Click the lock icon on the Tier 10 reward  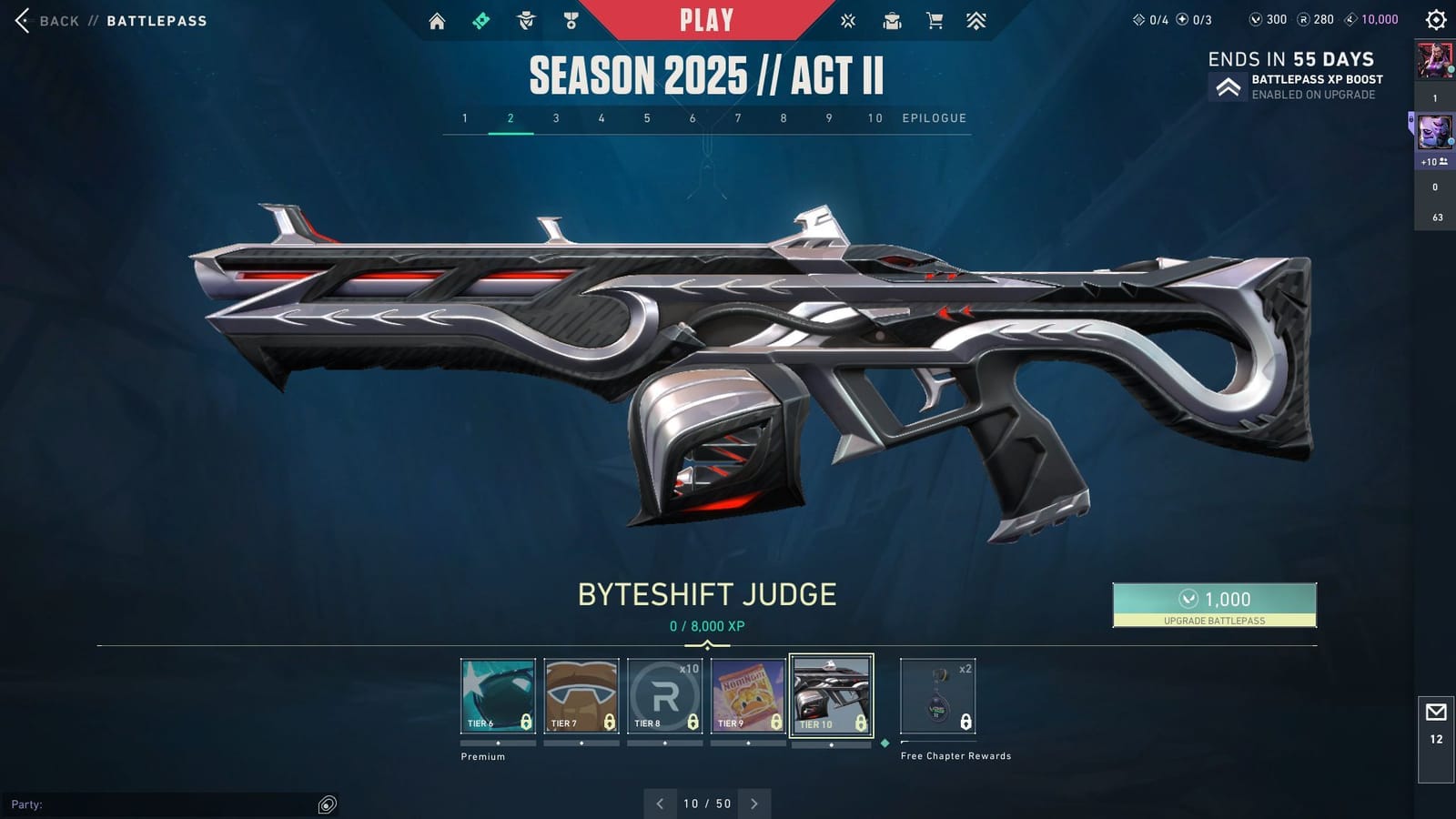(859, 723)
